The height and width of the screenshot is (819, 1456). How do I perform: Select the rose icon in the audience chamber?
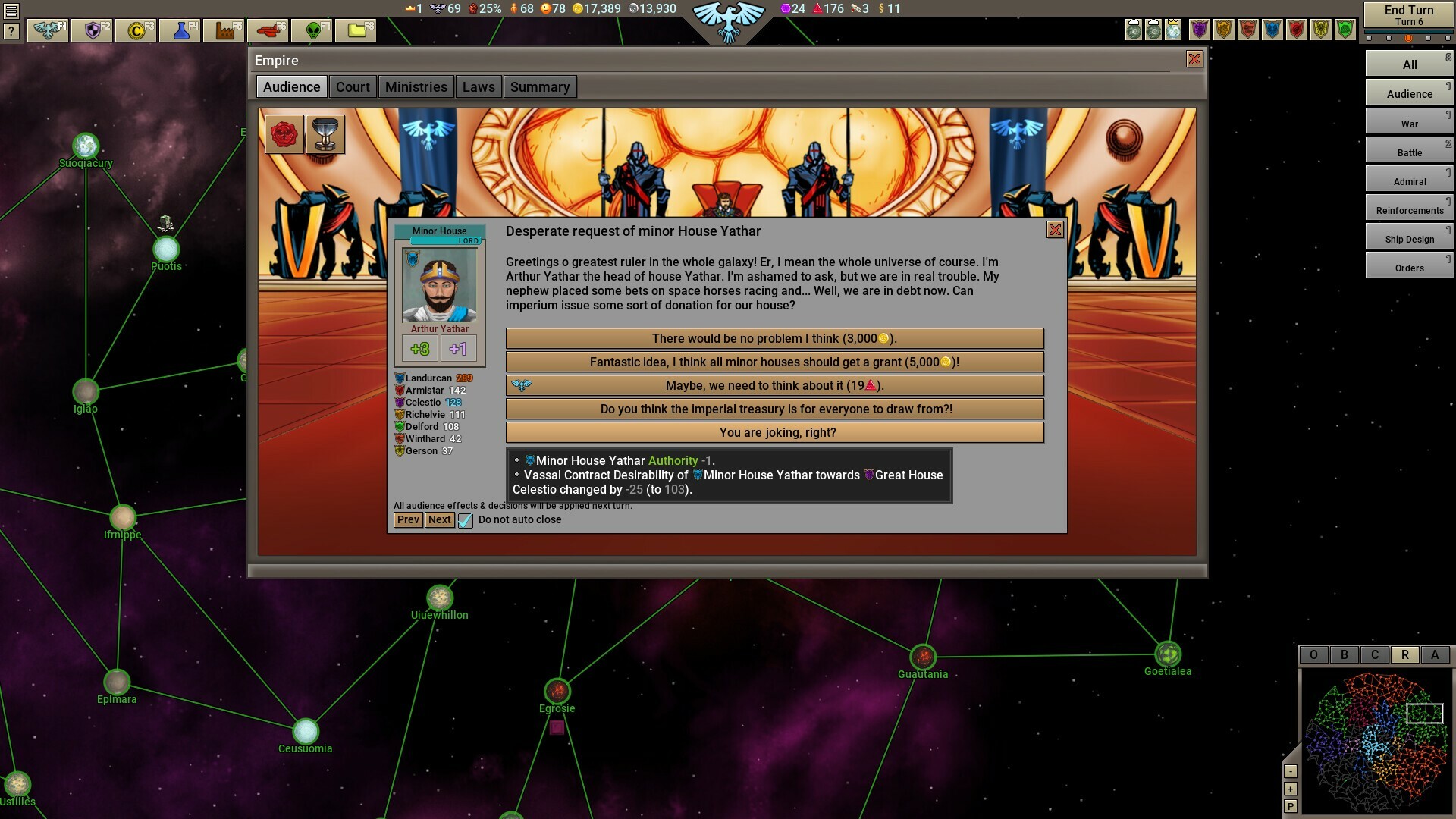[x=284, y=133]
